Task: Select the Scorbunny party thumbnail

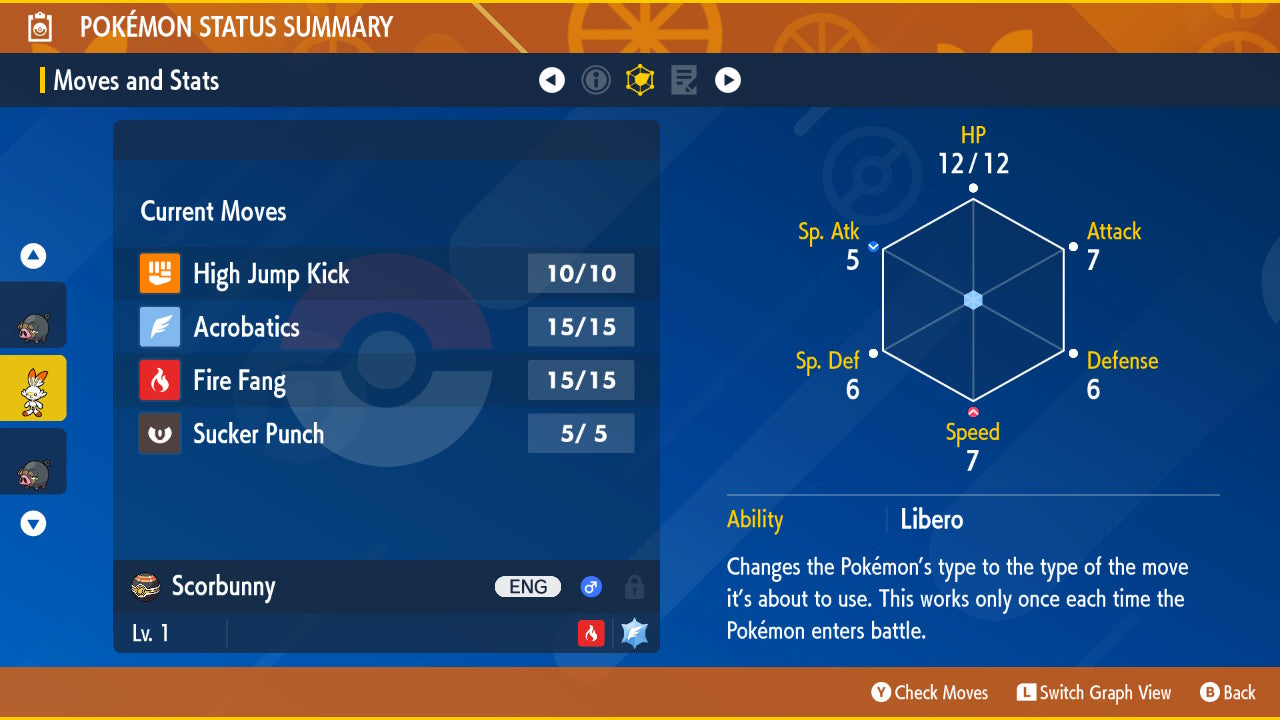Action: pos(33,388)
